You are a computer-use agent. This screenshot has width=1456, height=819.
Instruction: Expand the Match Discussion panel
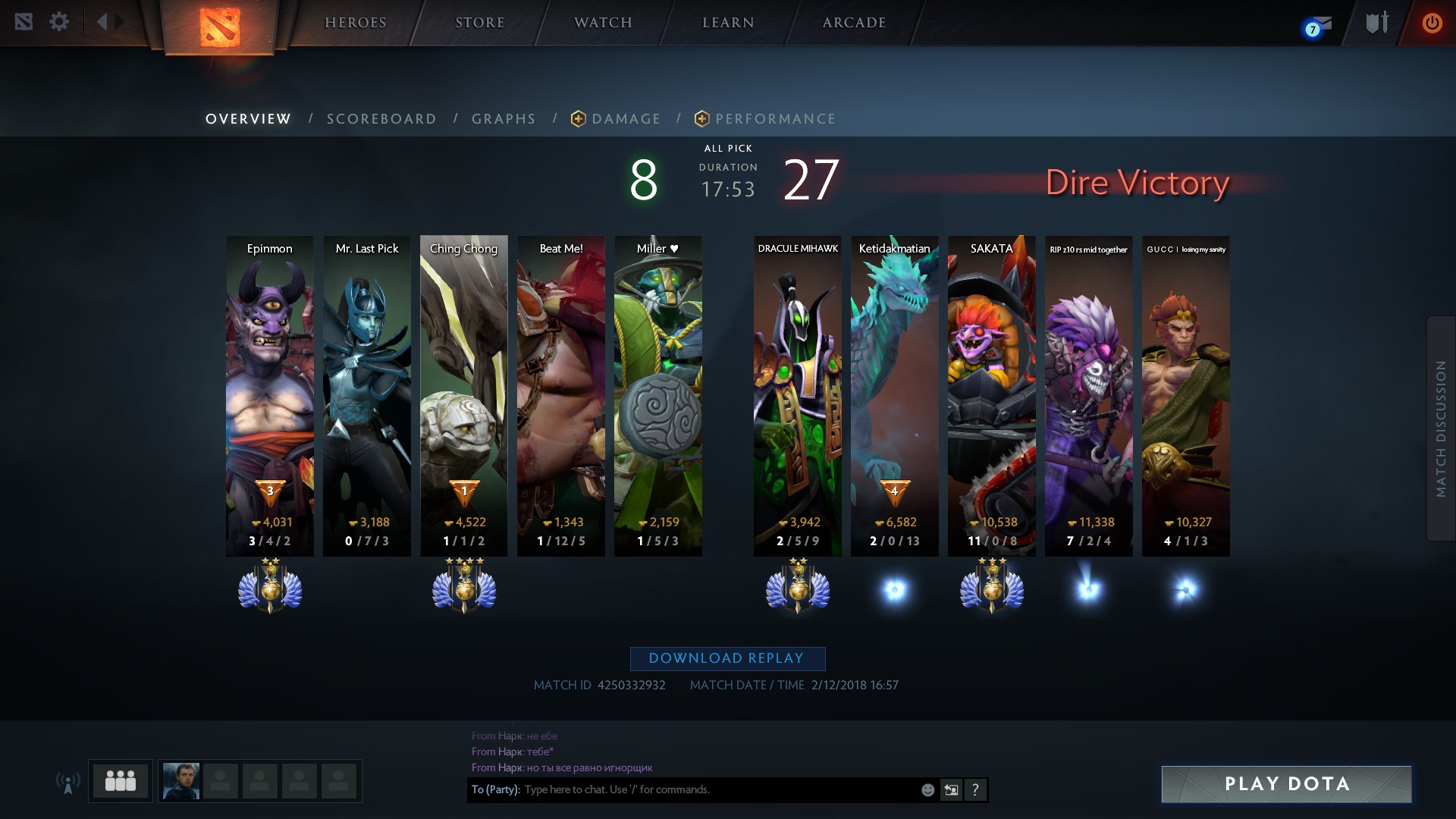pos(1441,428)
